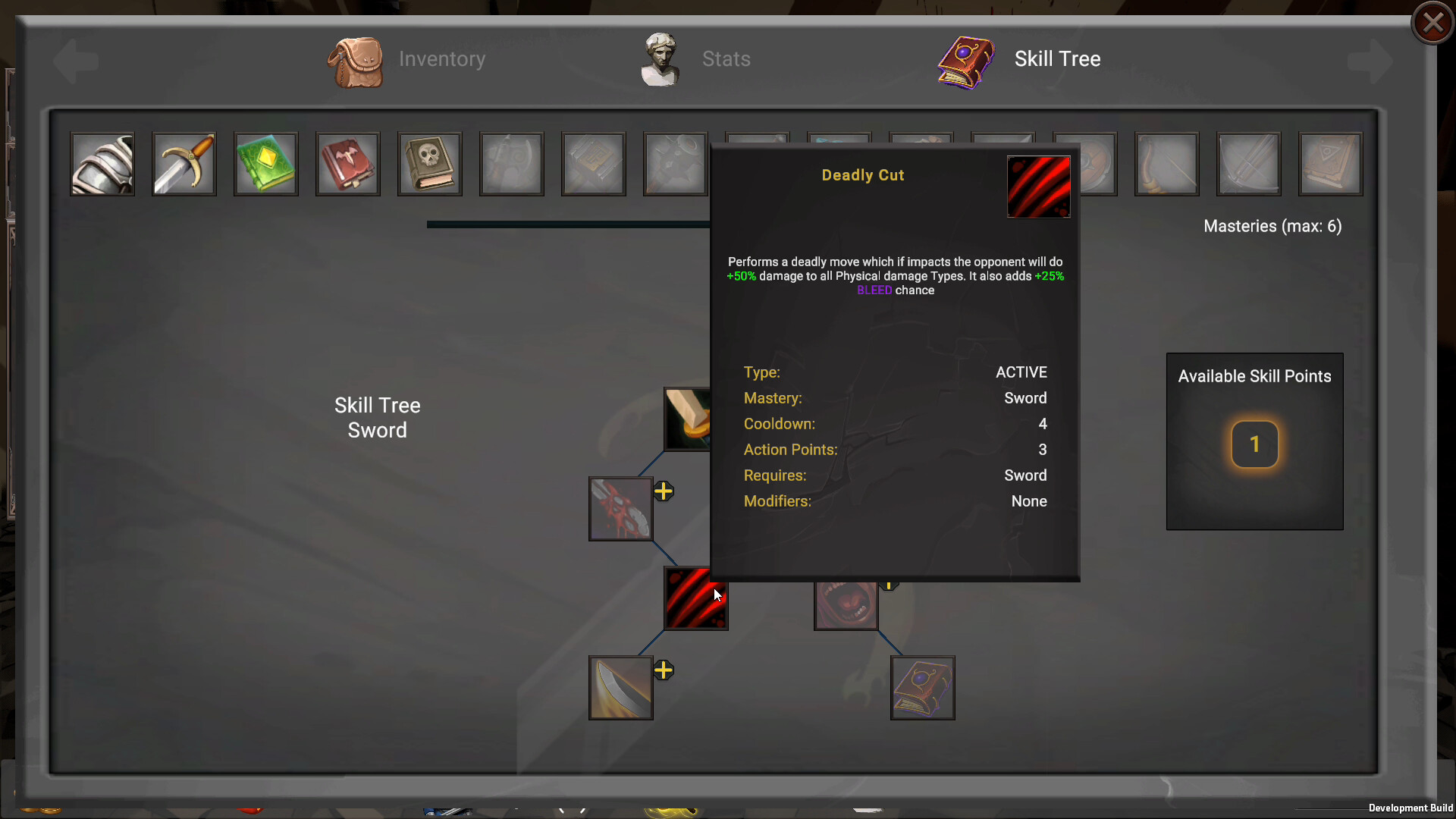
Task: Click the plus to unlock the bleed skill
Action: click(664, 491)
